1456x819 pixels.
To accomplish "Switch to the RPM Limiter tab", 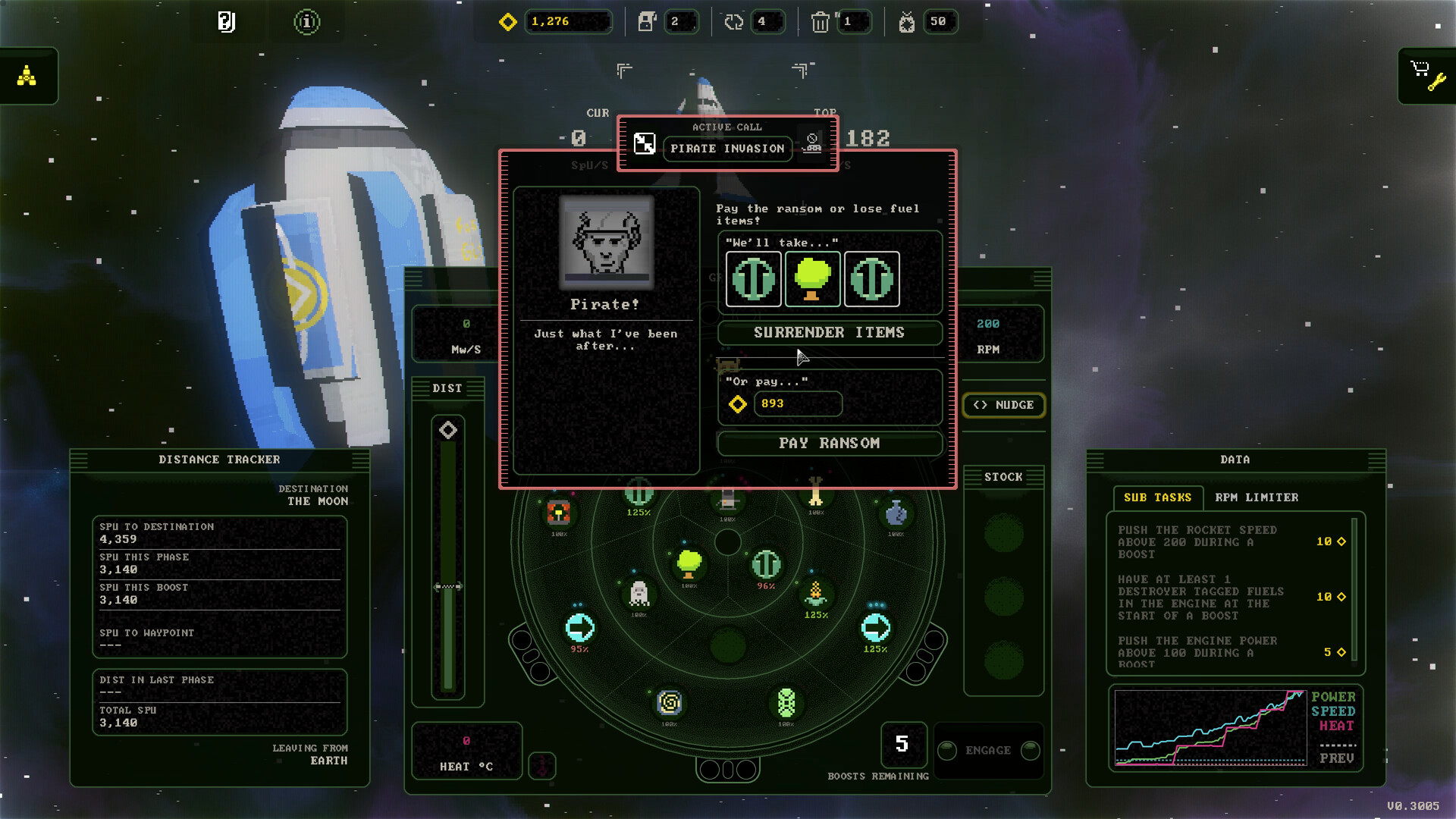I will coord(1257,497).
